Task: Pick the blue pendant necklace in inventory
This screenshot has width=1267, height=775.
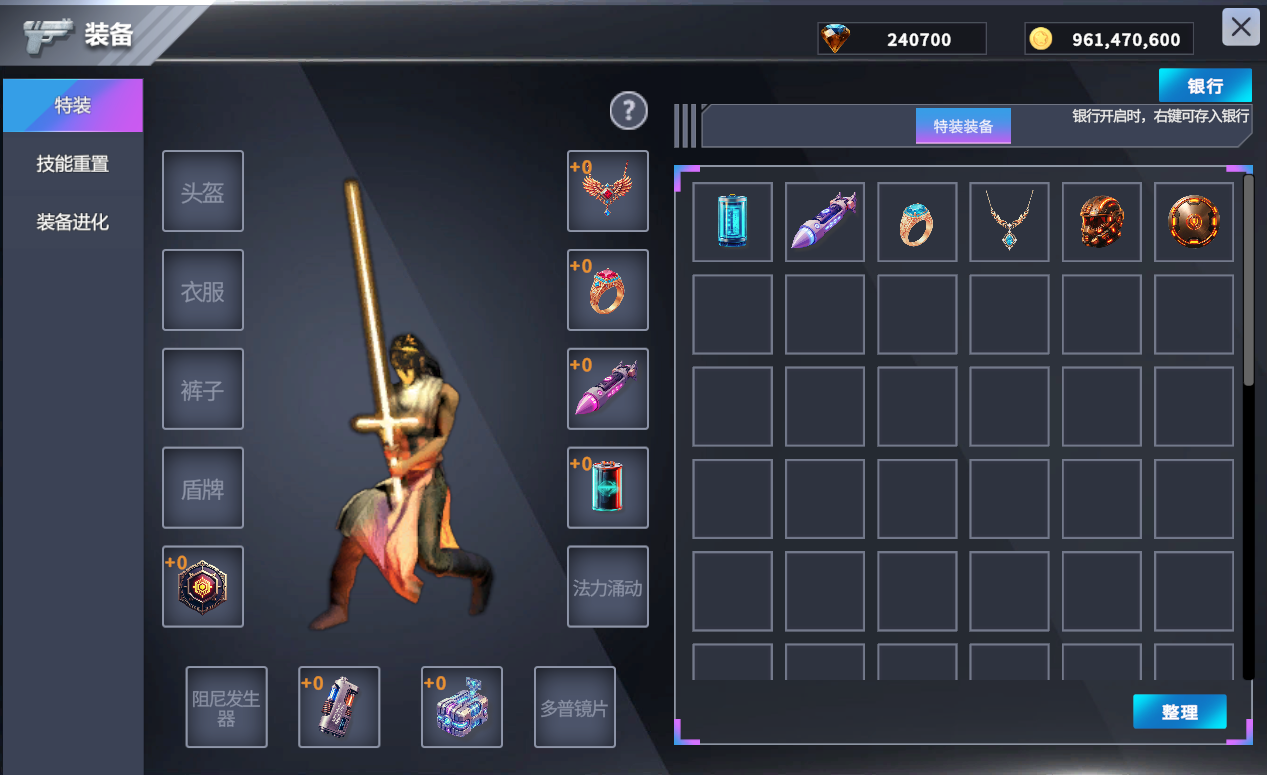Action: click(x=1009, y=222)
